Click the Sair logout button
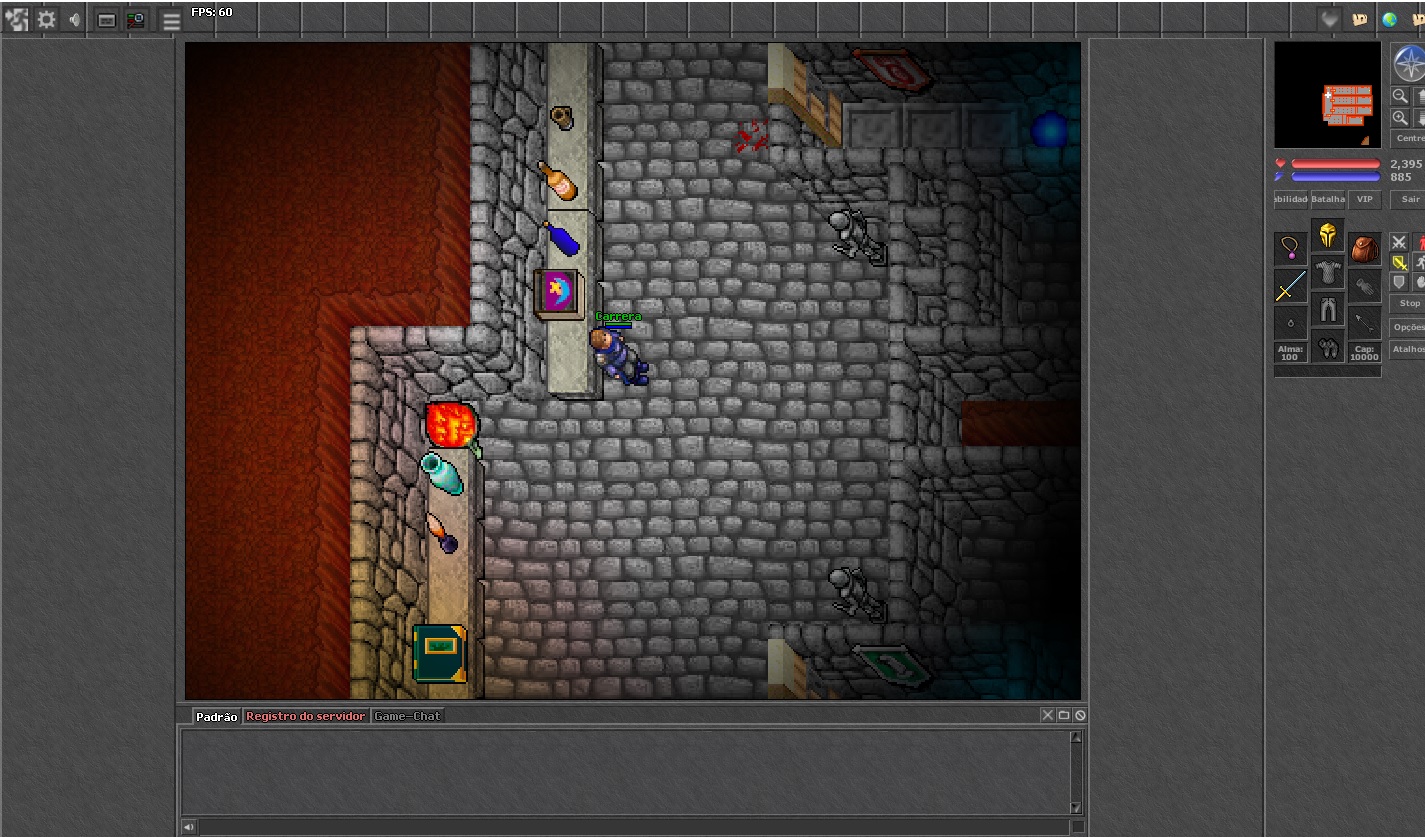Viewport: 1425px width, 837px height. (x=1410, y=199)
